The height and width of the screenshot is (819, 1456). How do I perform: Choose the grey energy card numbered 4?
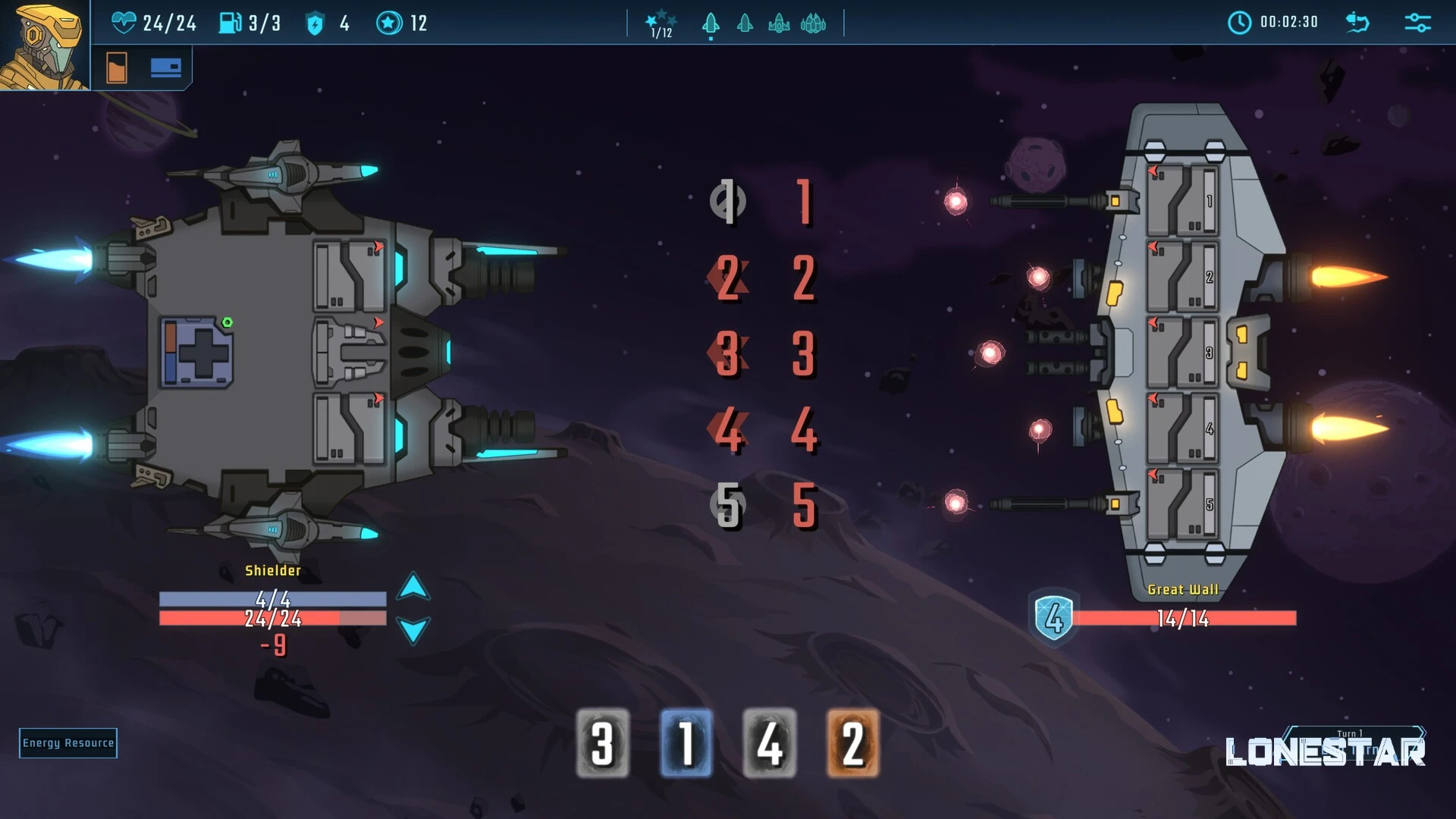770,743
